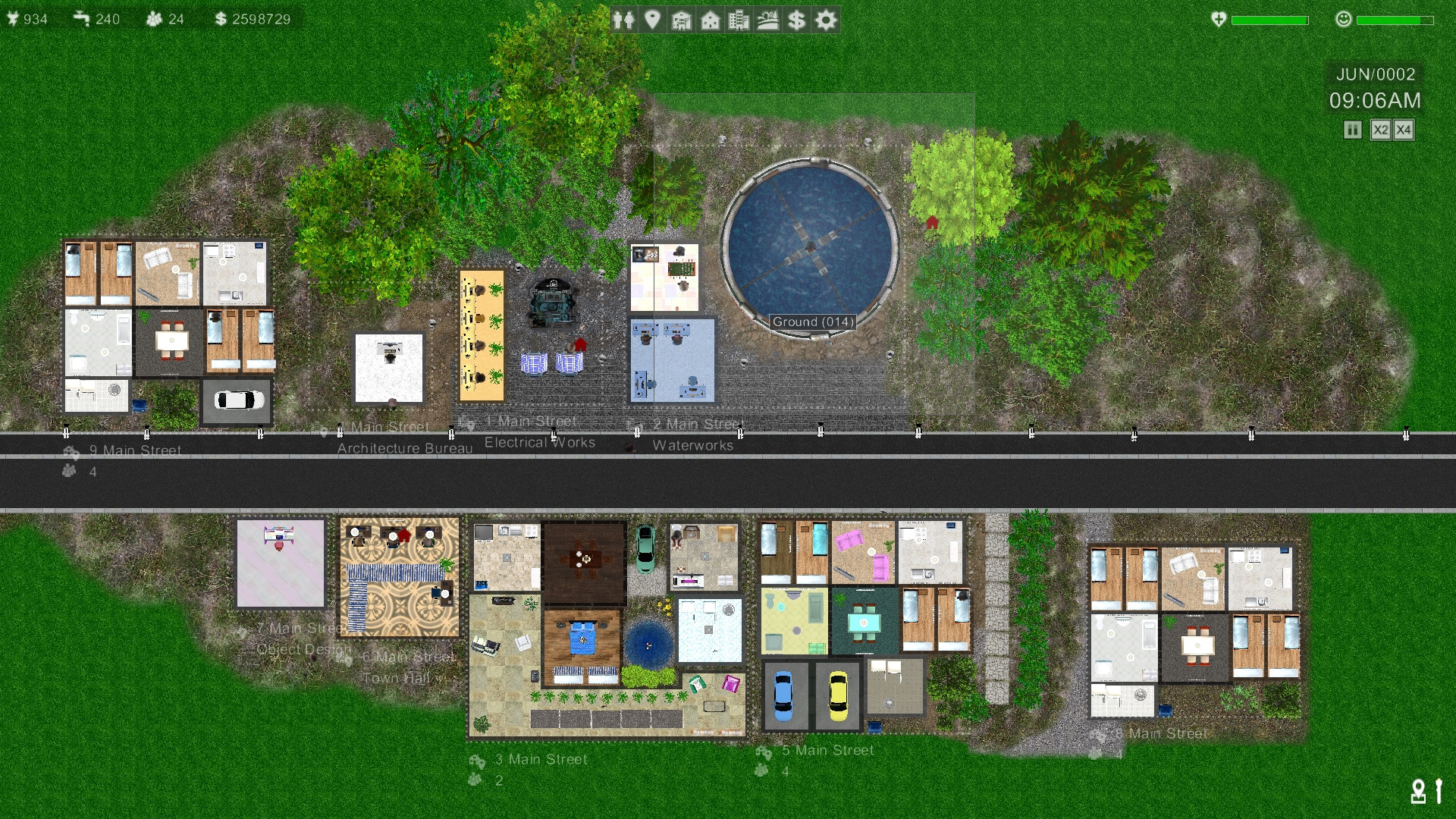
Task: Open the citizens panel icon
Action: click(x=626, y=20)
